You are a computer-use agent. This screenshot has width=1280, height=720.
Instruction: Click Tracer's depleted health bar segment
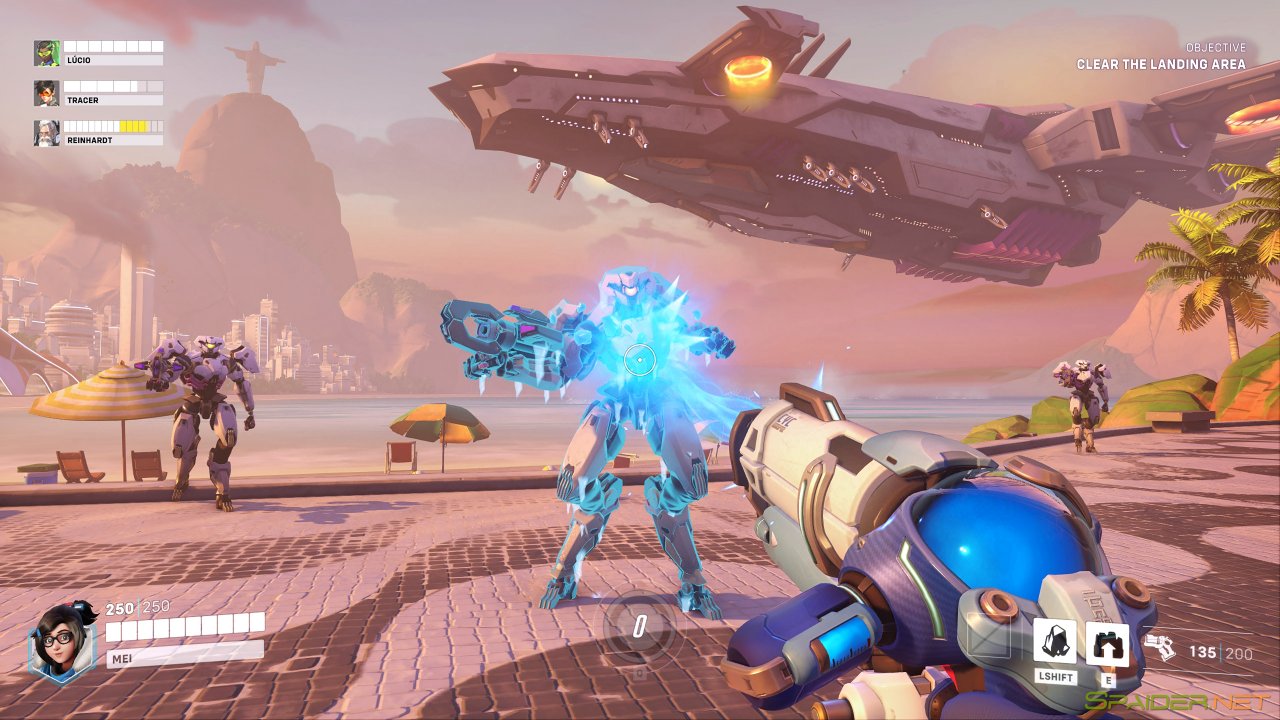152,85
